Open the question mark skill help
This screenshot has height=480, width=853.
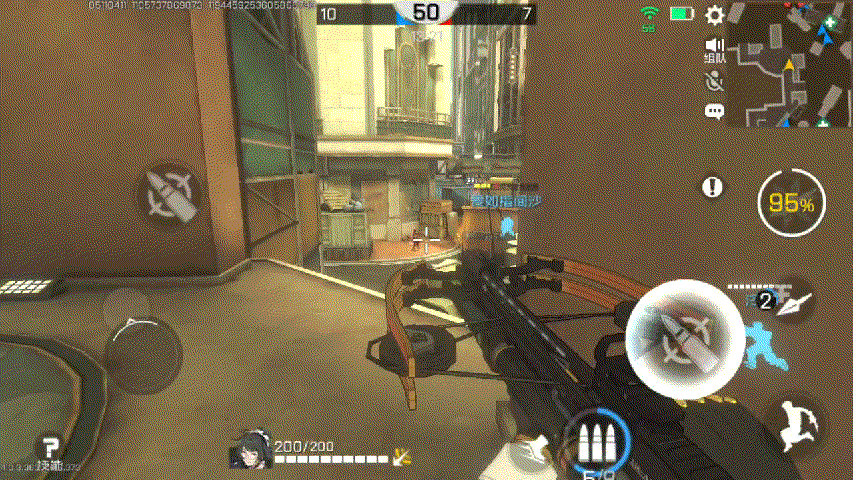tap(48, 448)
